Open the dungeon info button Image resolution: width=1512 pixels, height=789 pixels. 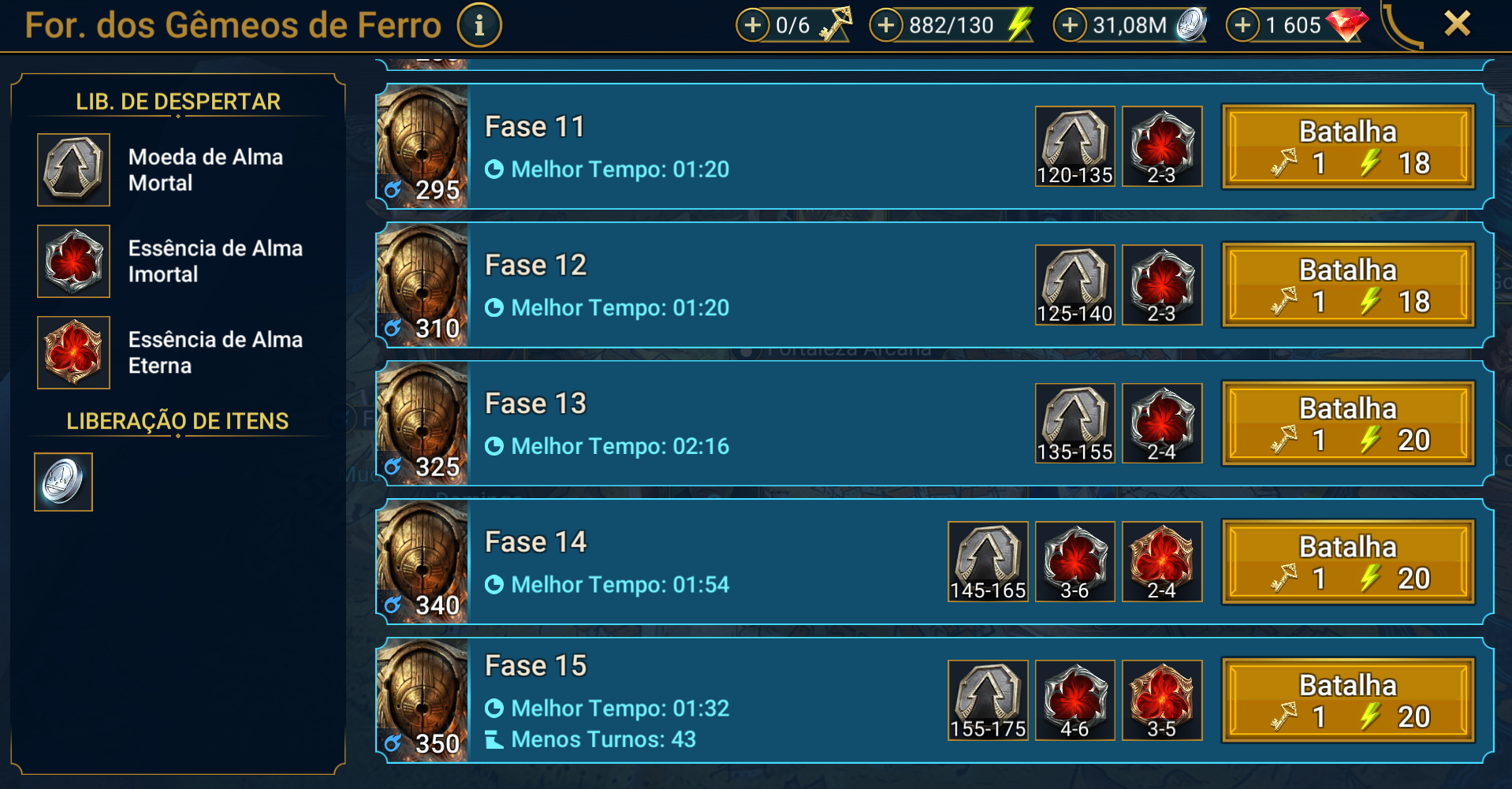coord(479,25)
